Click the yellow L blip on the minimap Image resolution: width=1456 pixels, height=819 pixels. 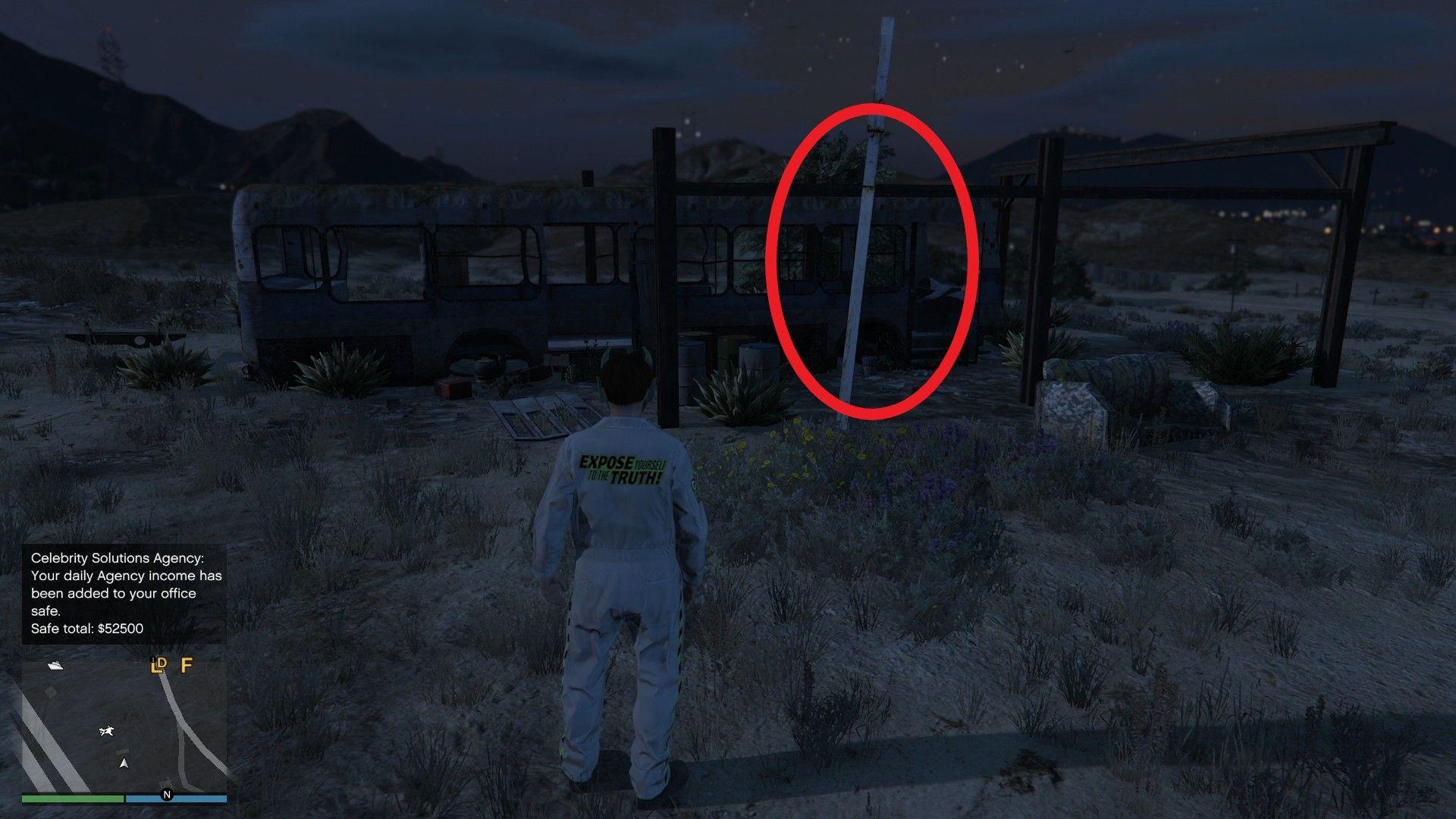point(158,666)
